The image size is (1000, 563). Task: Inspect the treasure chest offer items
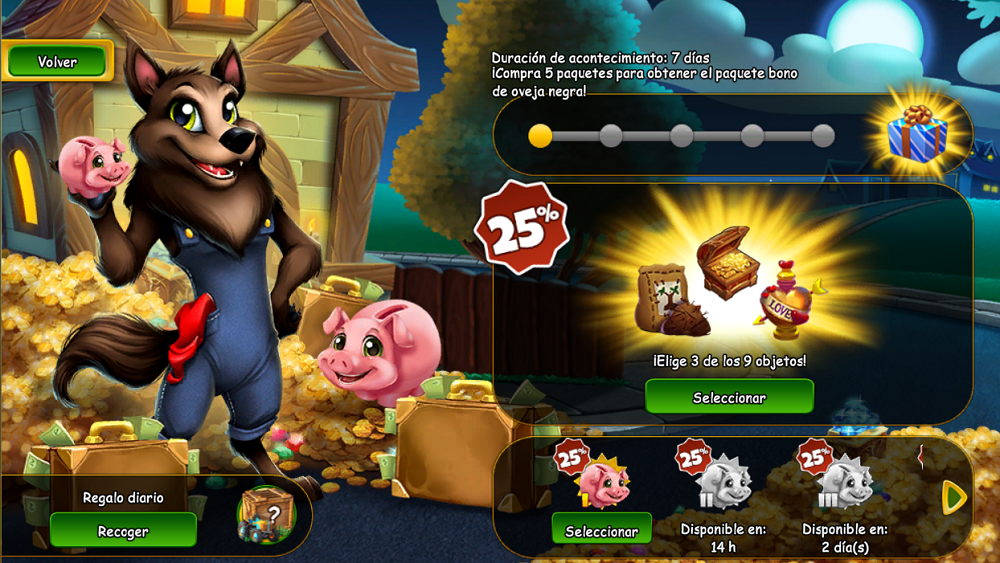(x=729, y=264)
